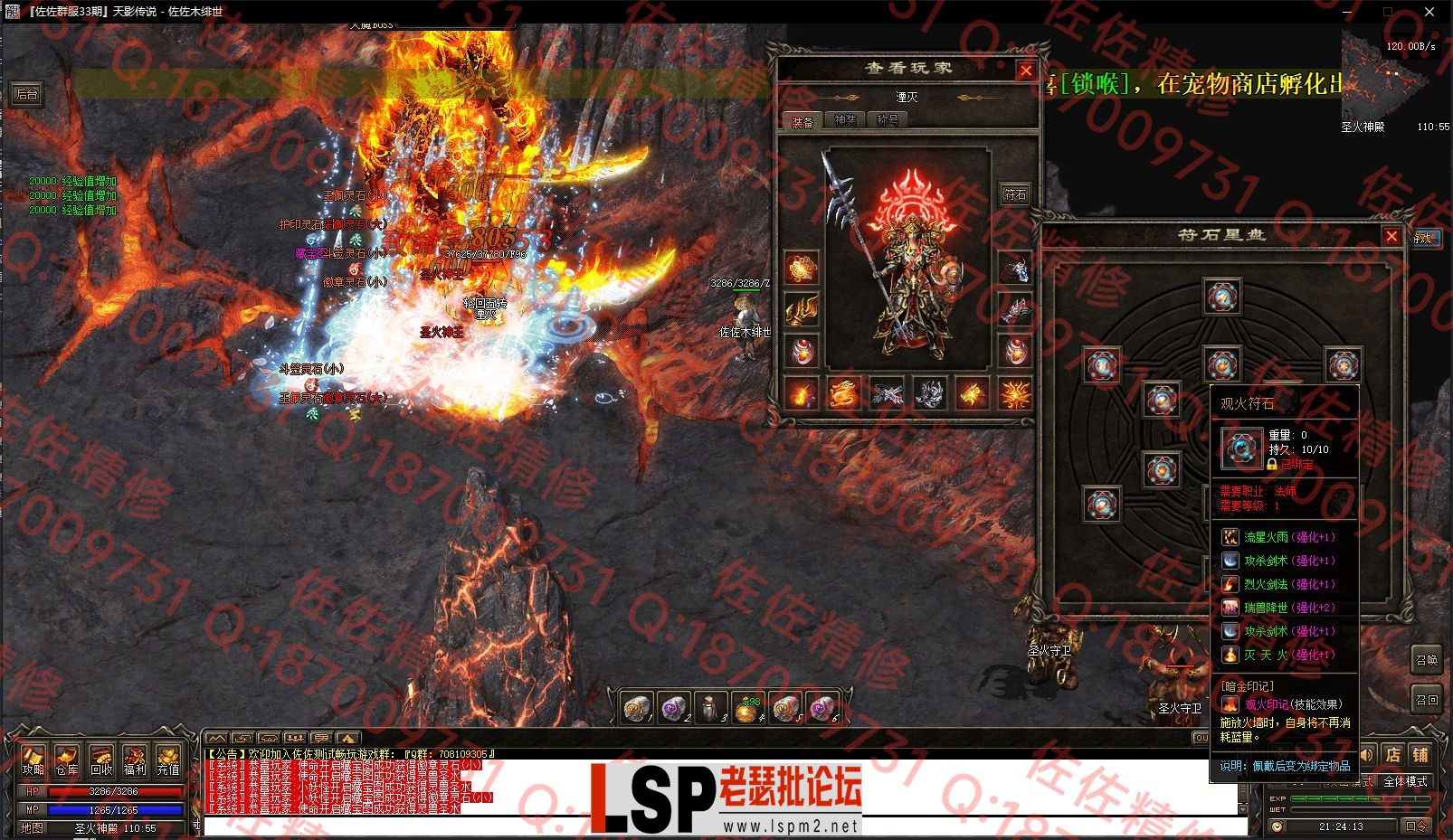Open the 福利 welfare menu
Screen dimensions: 1453x840
coord(135,760)
